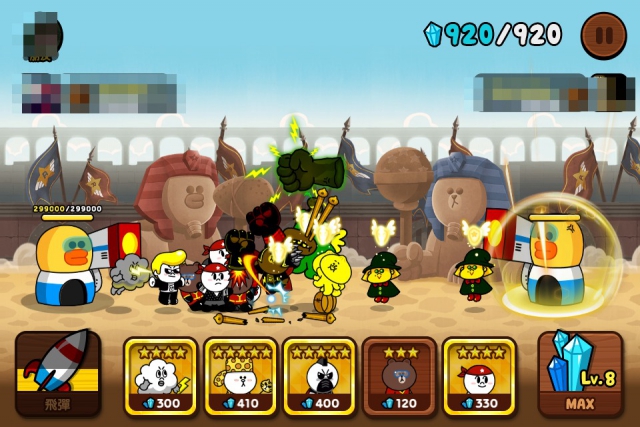The width and height of the screenshot is (640, 427).
Task: Launch the rocket missile skill
Action: [57, 373]
